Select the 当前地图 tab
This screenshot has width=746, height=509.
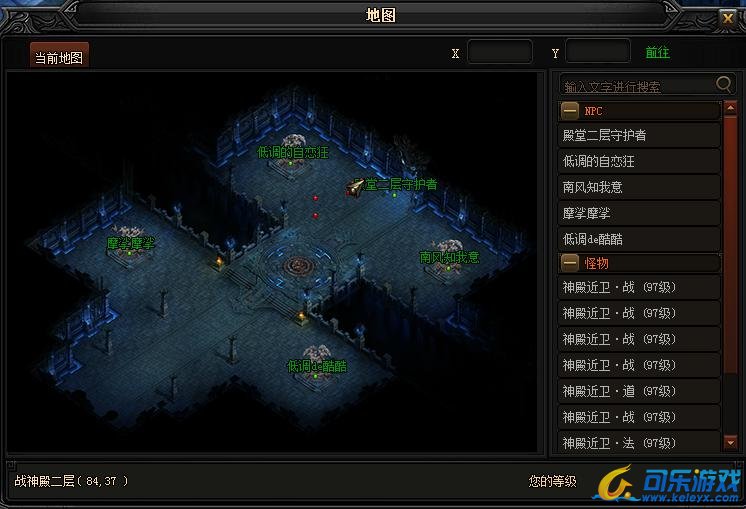click(59, 57)
